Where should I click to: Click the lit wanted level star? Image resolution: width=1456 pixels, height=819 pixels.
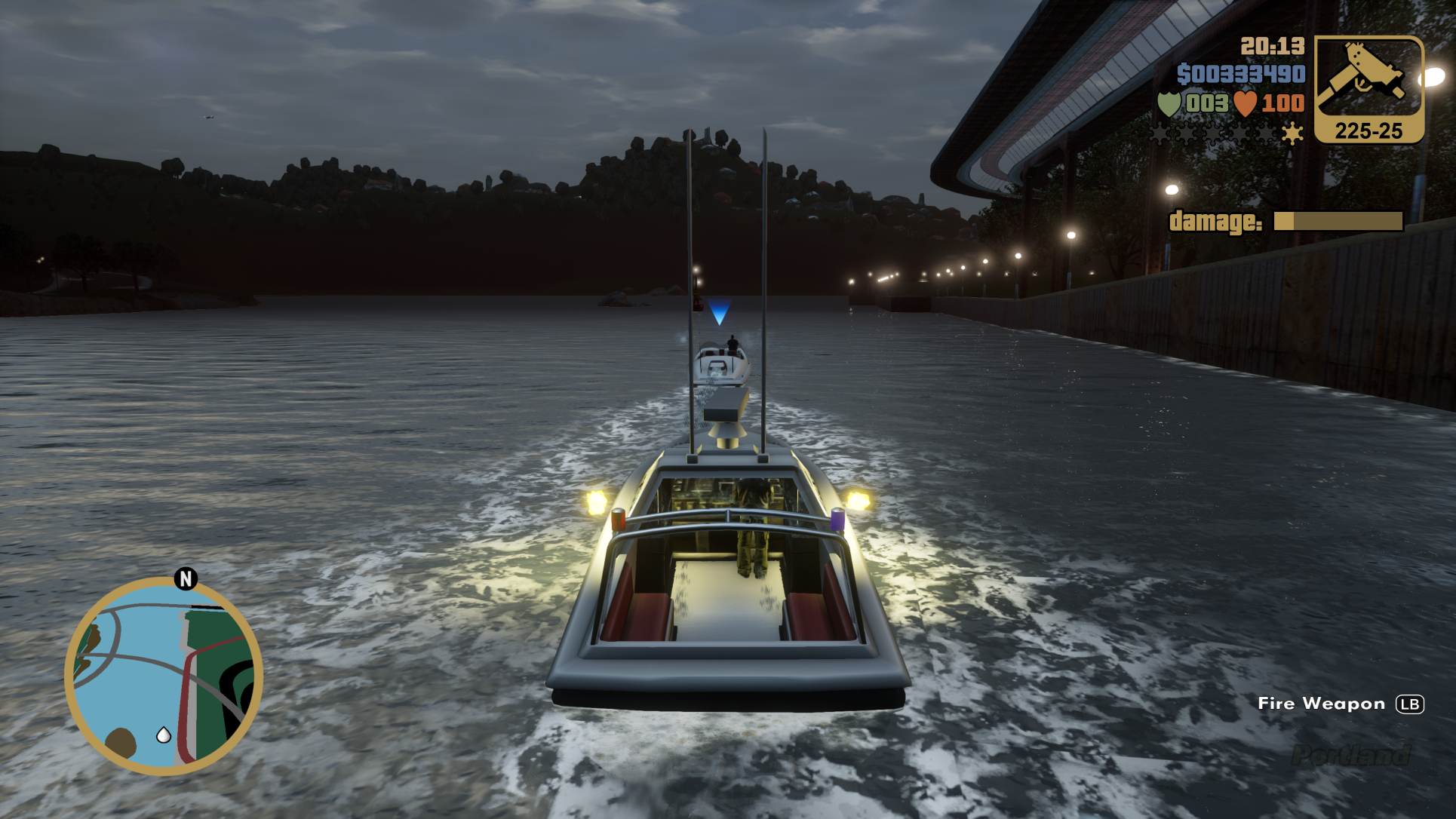pyautogui.click(x=1292, y=133)
